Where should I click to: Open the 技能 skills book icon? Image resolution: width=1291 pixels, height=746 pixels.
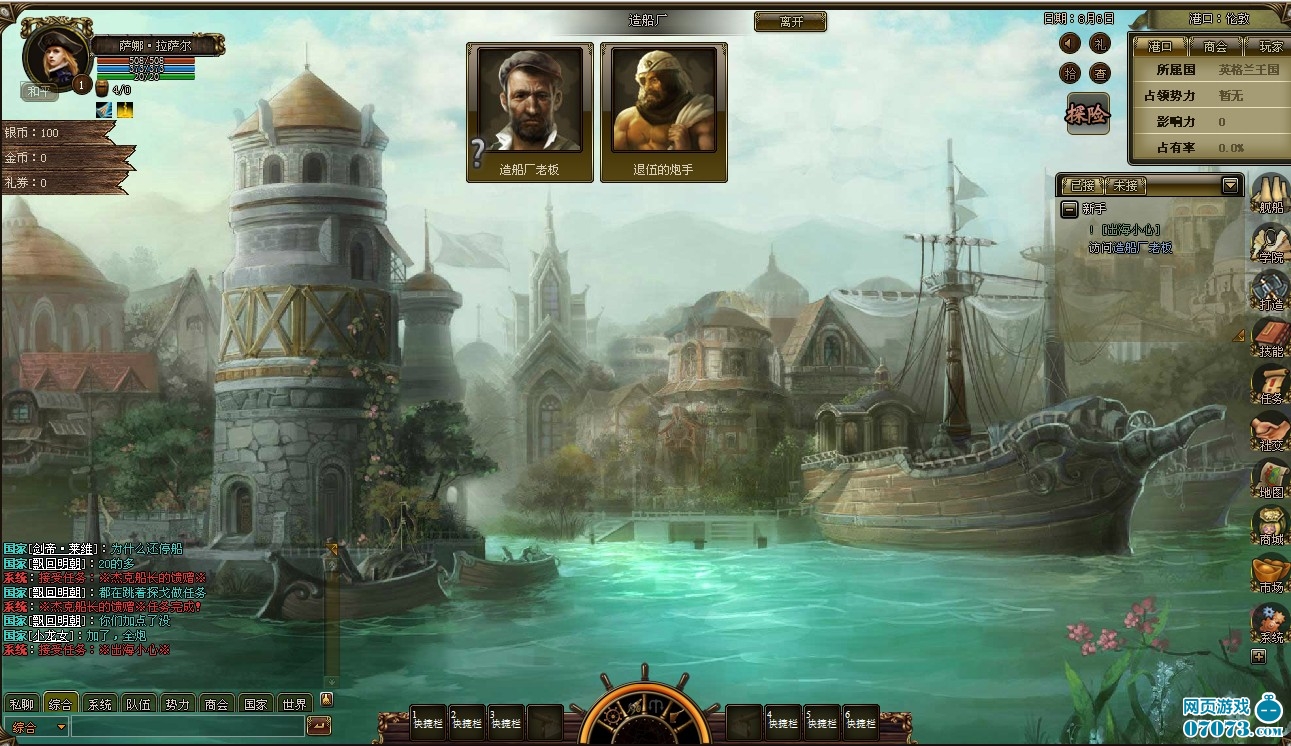pyautogui.click(x=1270, y=337)
